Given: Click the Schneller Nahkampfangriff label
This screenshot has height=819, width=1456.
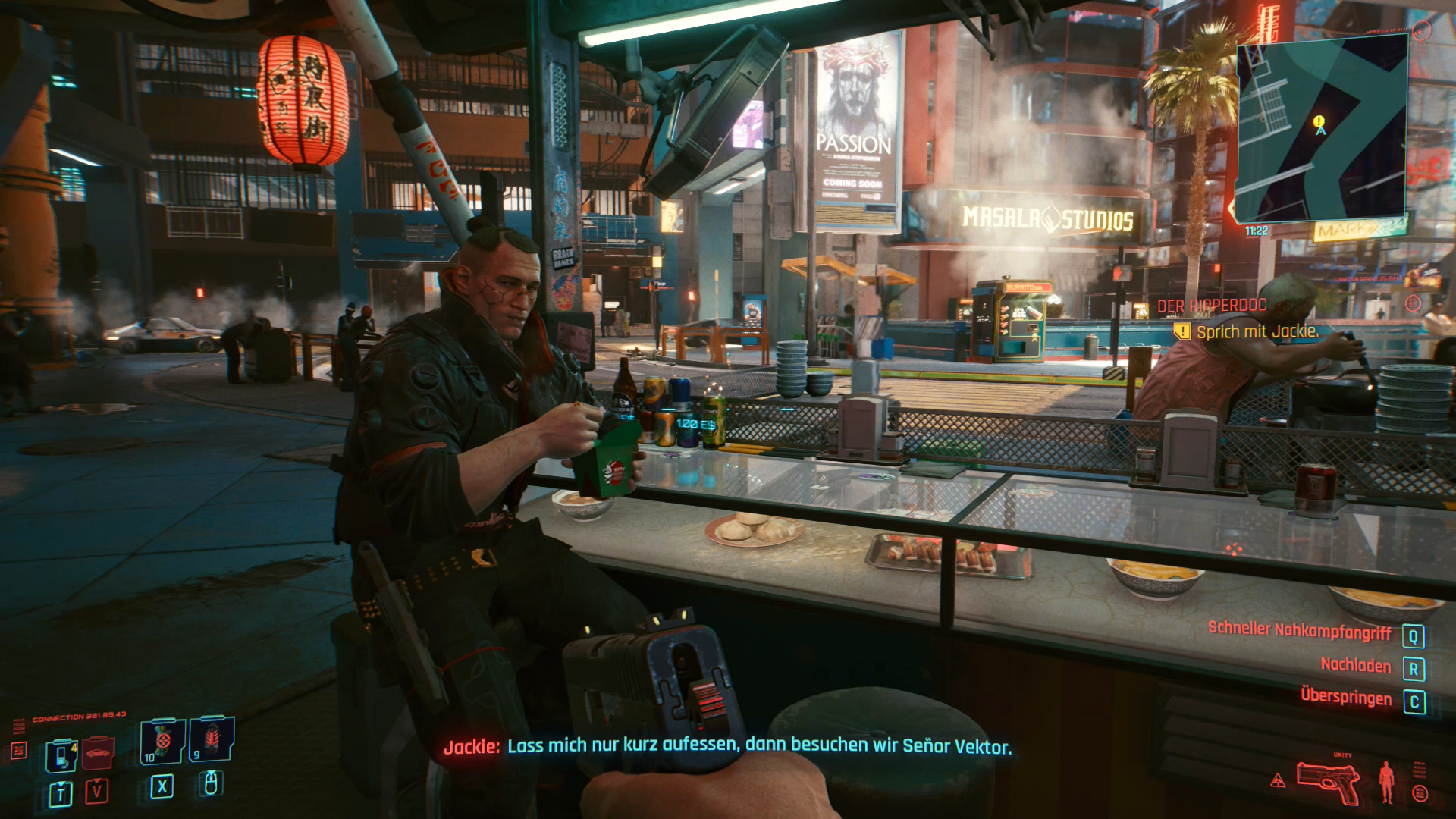Looking at the screenshot, I should coord(1299,629).
